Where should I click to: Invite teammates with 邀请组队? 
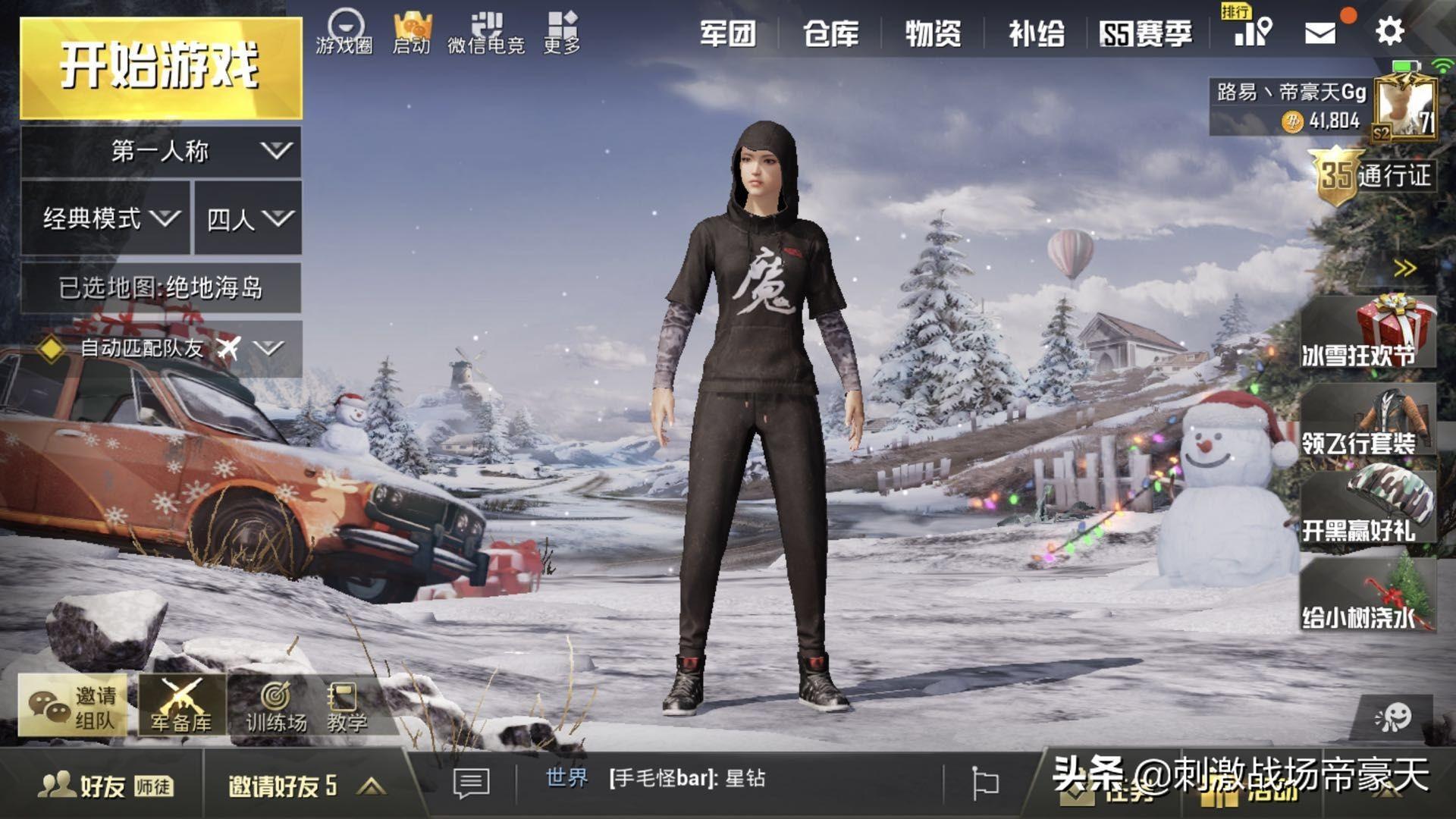point(74,706)
